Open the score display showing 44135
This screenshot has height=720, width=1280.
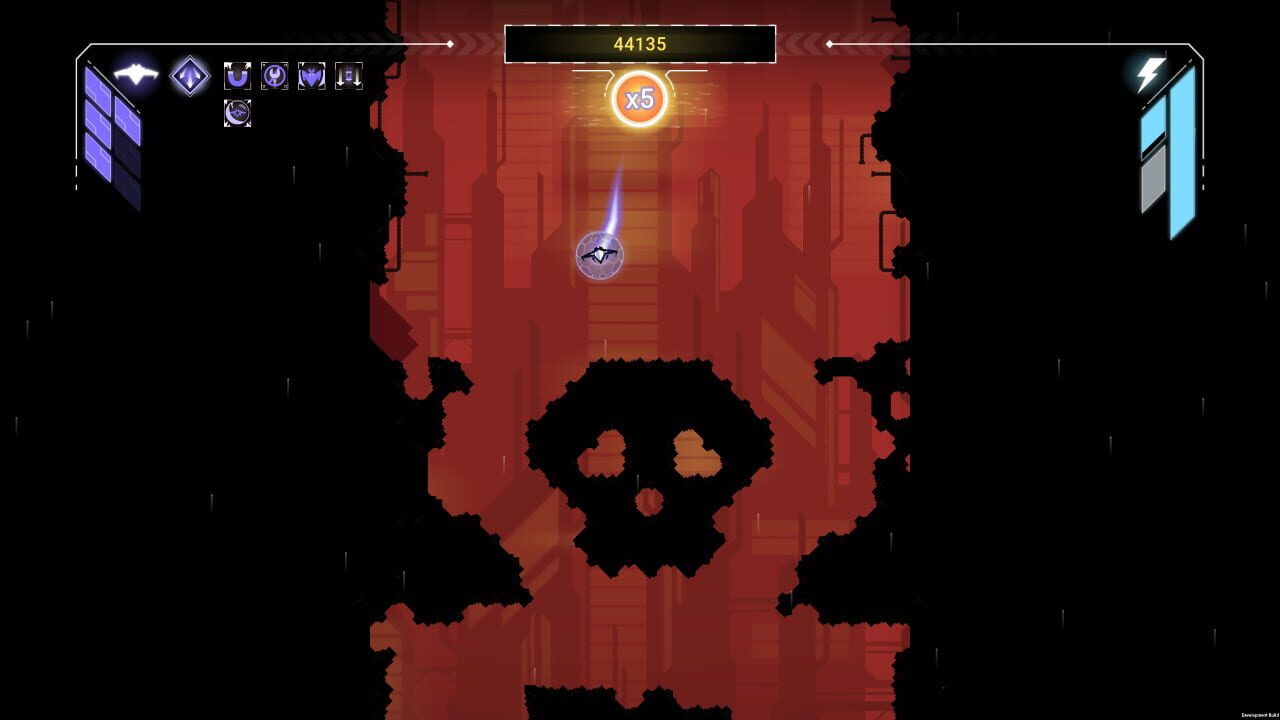click(640, 41)
